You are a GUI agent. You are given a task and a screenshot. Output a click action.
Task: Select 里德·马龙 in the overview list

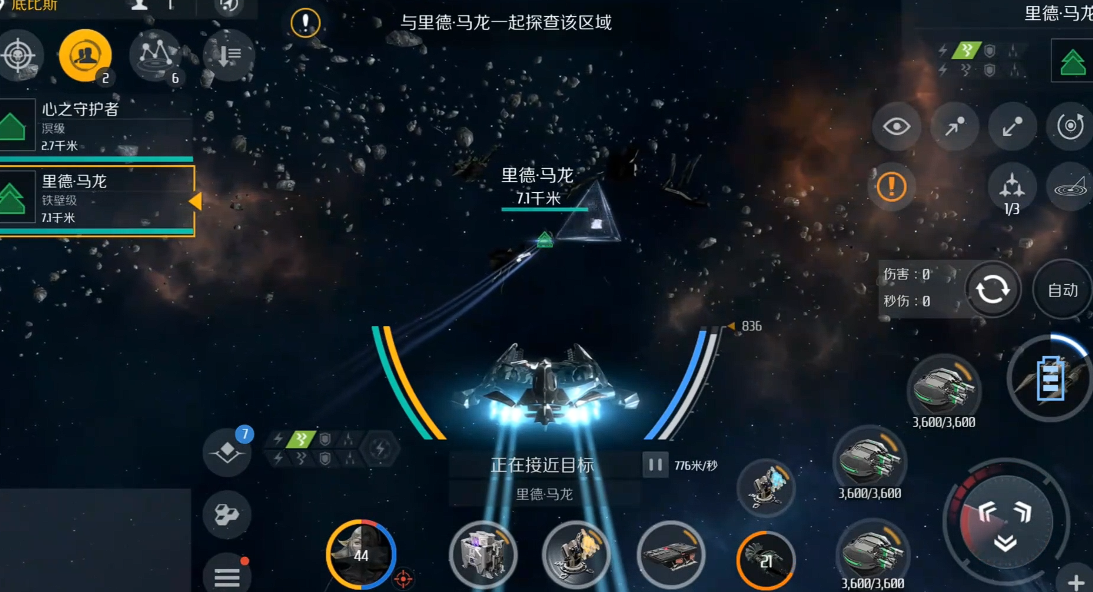[95, 200]
